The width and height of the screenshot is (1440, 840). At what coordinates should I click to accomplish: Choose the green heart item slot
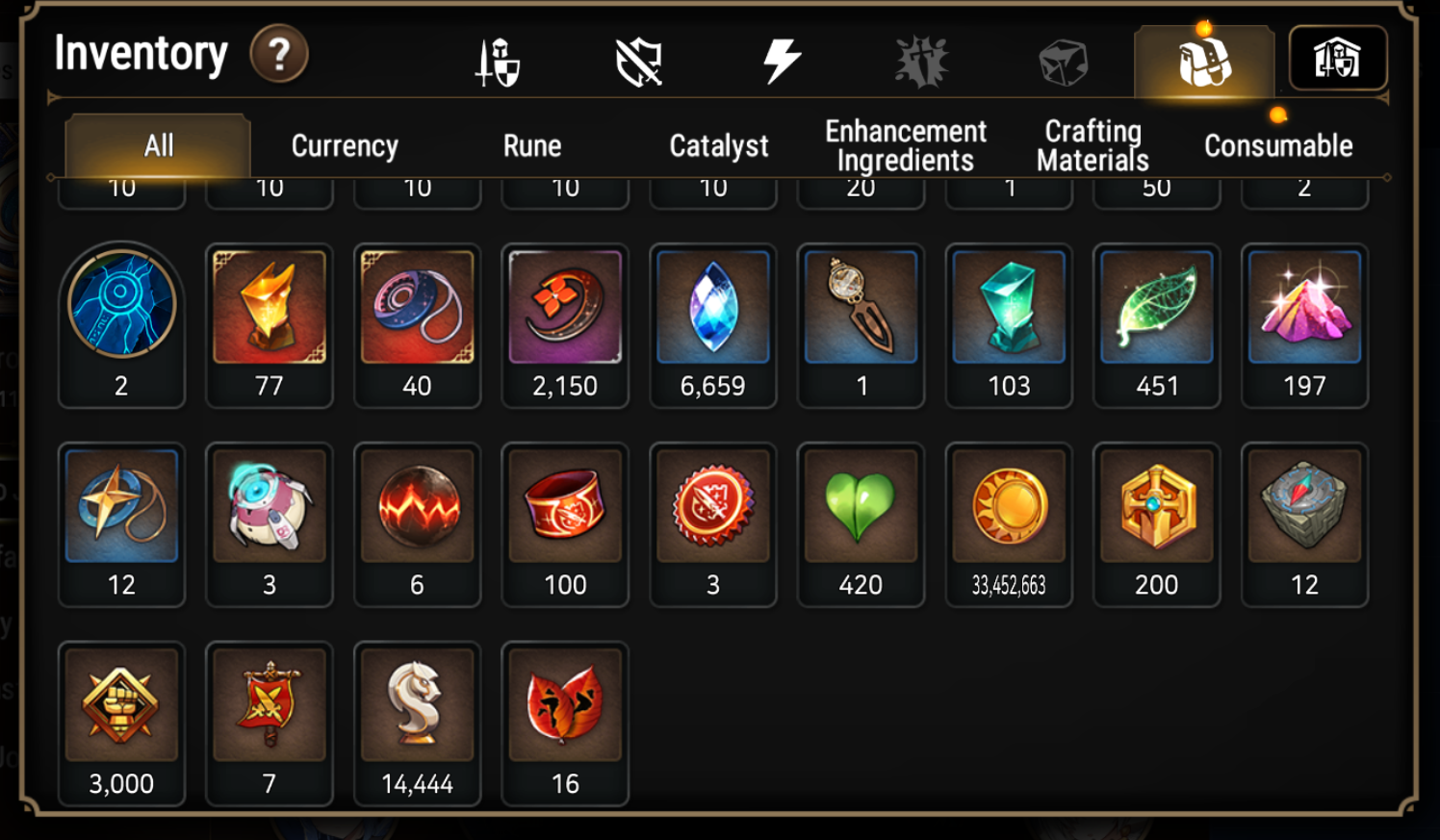point(861,523)
